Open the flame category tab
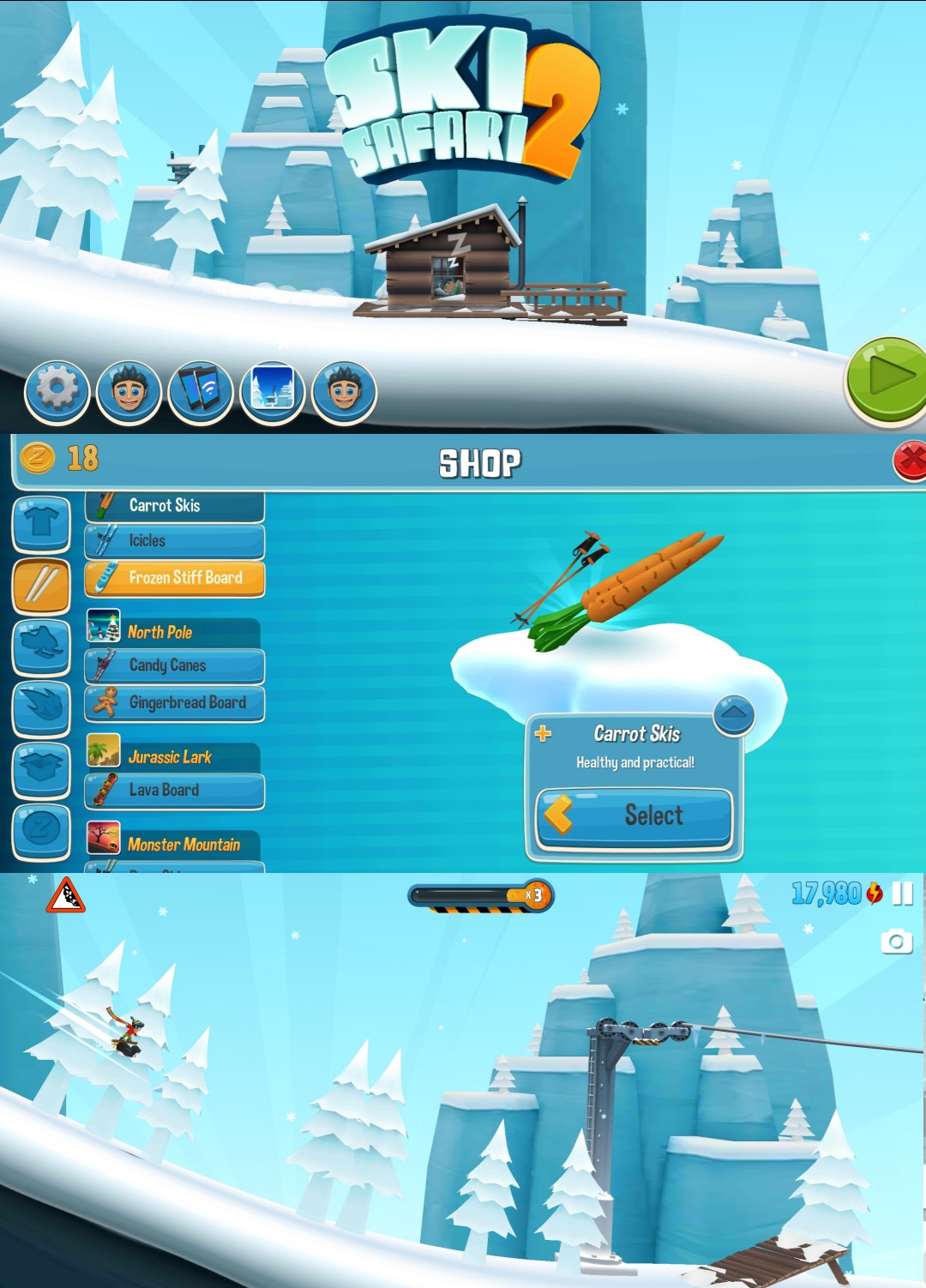The image size is (926, 1288). click(41, 707)
